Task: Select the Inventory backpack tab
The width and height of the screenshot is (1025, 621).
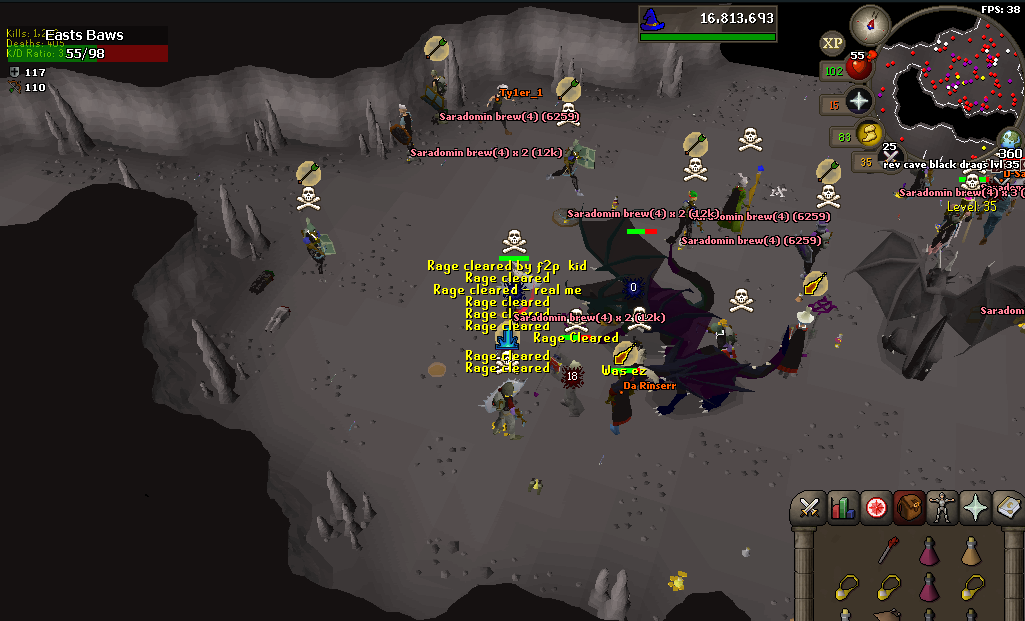Action: tap(909, 509)
